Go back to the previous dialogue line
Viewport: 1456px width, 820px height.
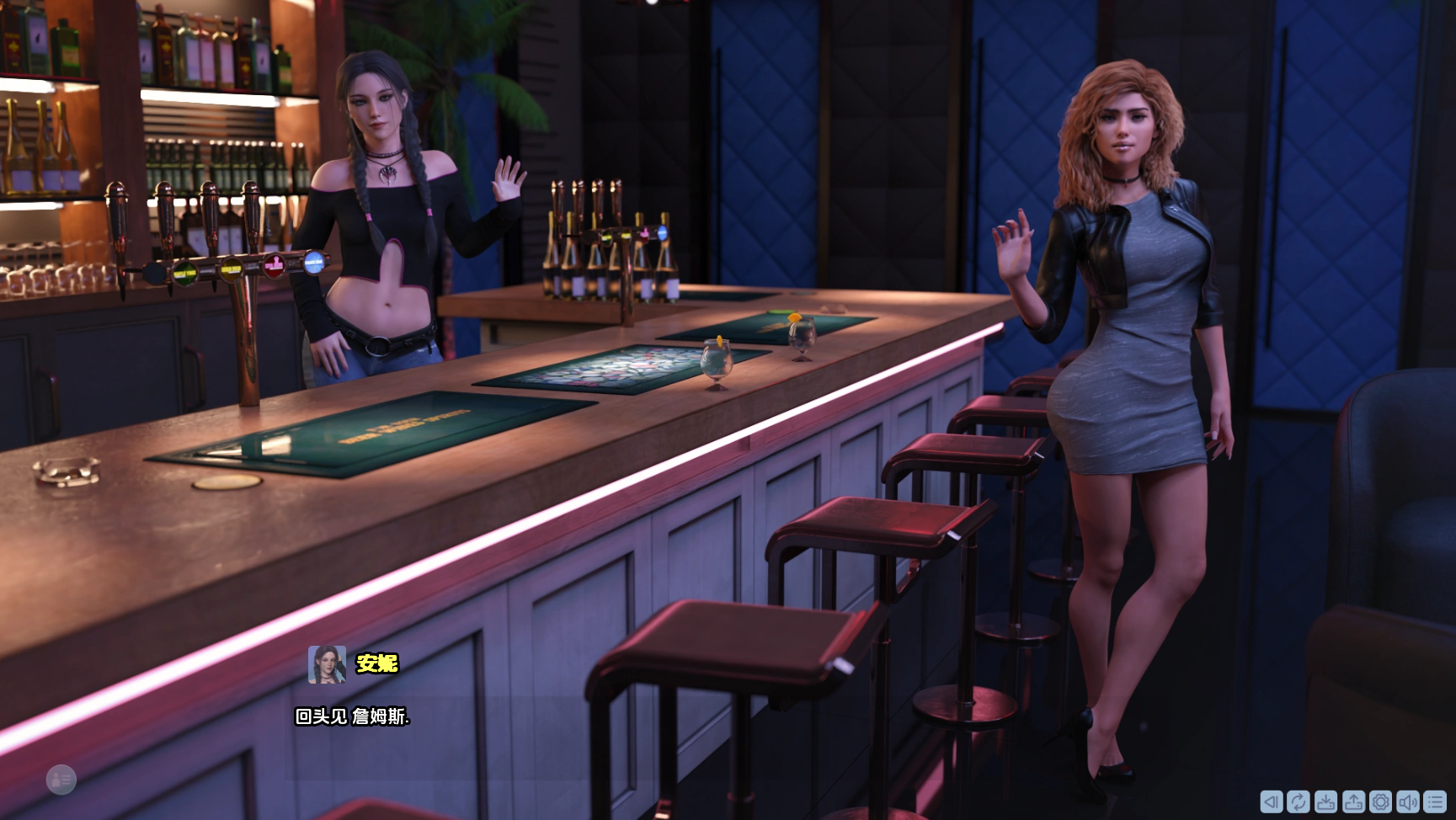coord(1272,801)
